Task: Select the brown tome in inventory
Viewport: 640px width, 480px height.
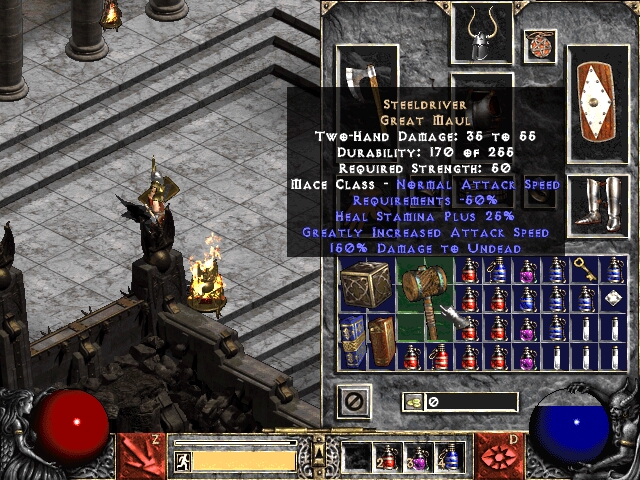Action: [x=383, y=342]
